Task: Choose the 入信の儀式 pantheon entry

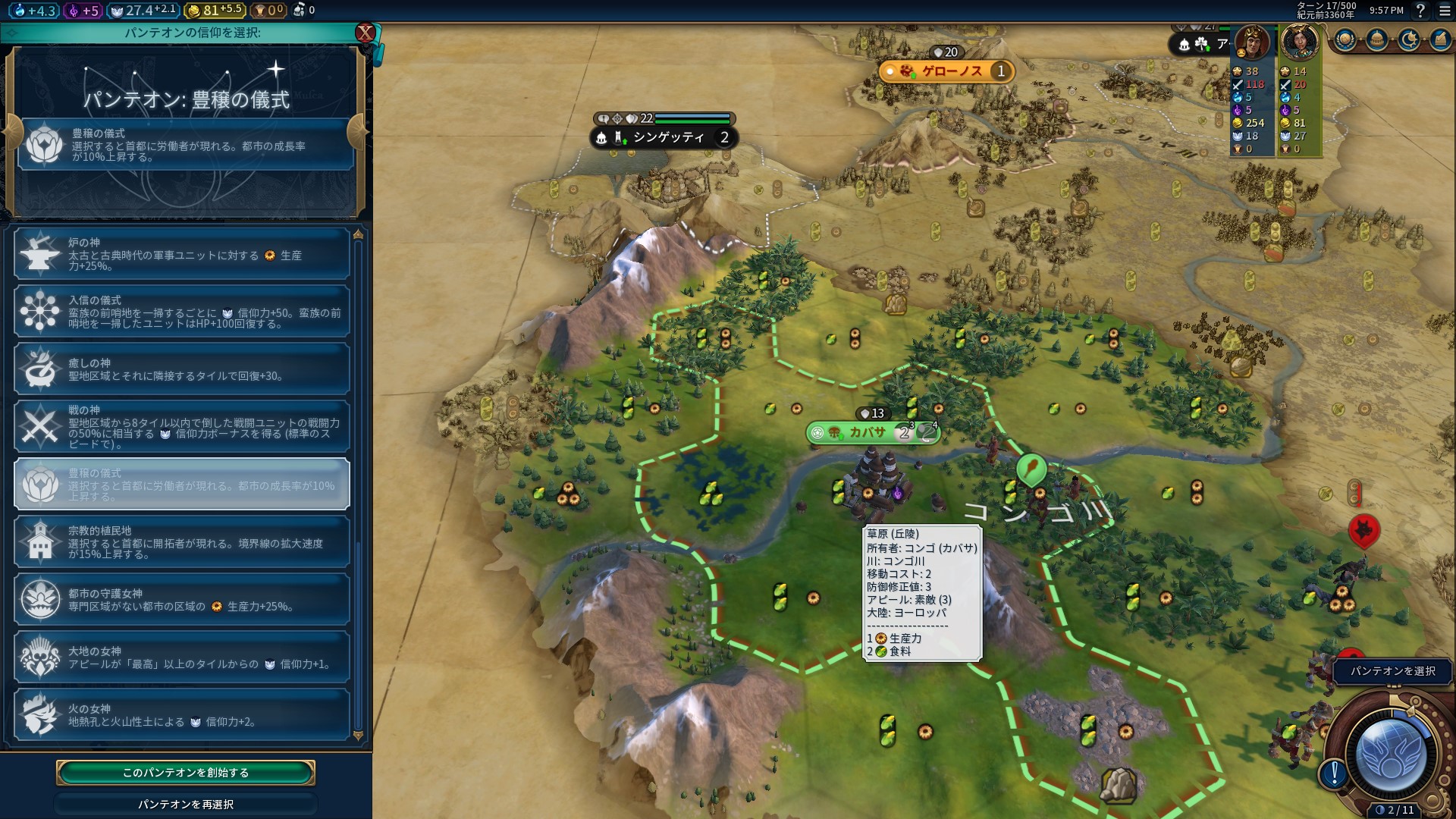Action: 182,312
